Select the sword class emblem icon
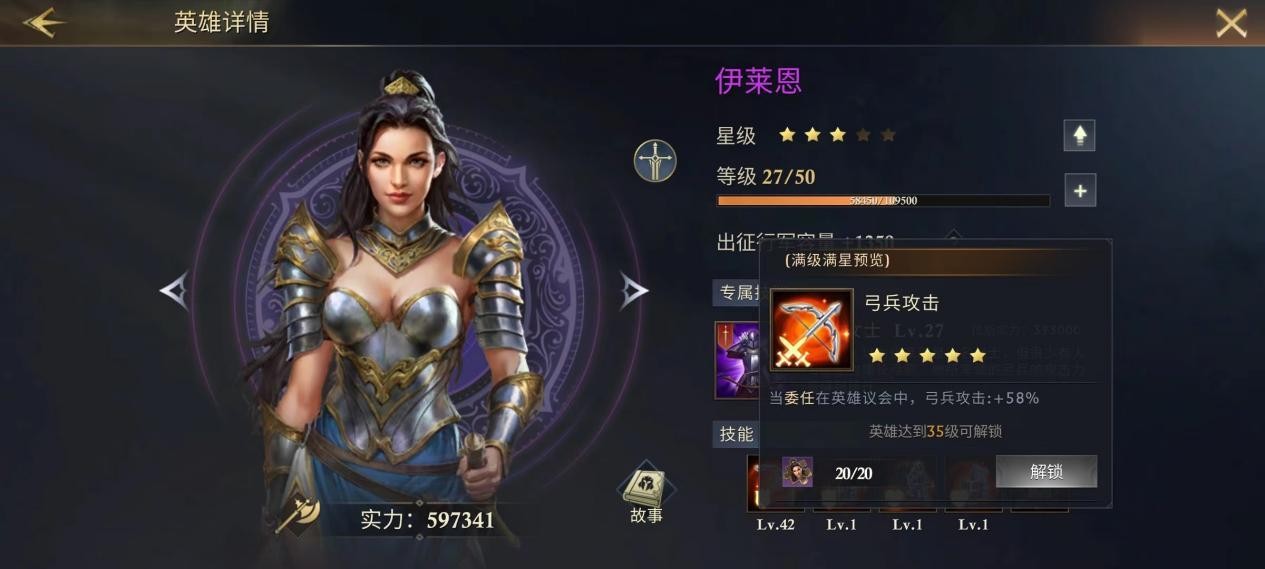Screen dimensions: 1265x569 click(655, 160)
